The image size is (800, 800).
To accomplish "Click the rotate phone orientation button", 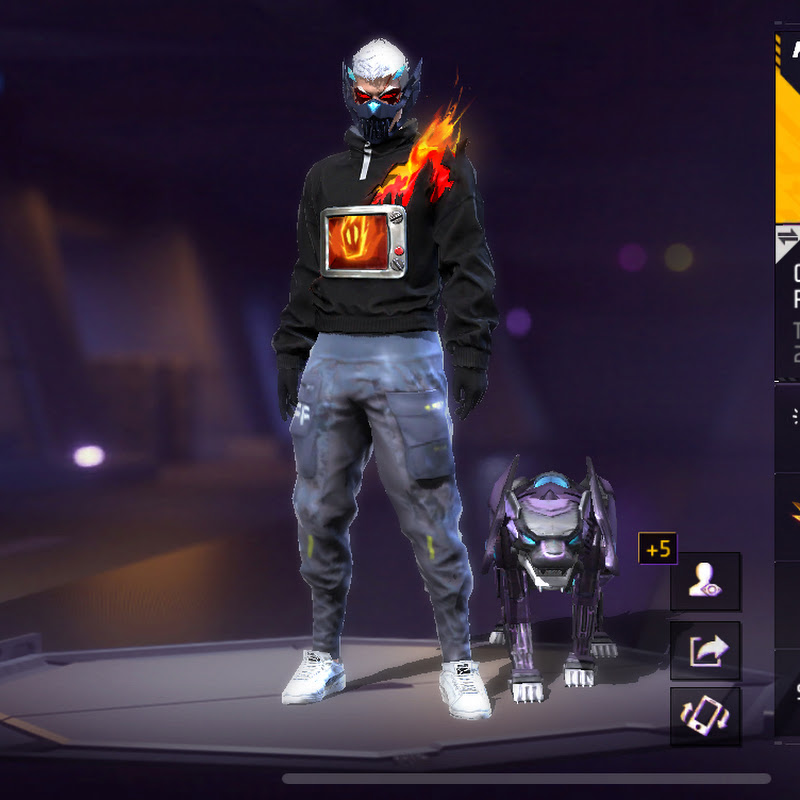I will (x=705, y=716).
